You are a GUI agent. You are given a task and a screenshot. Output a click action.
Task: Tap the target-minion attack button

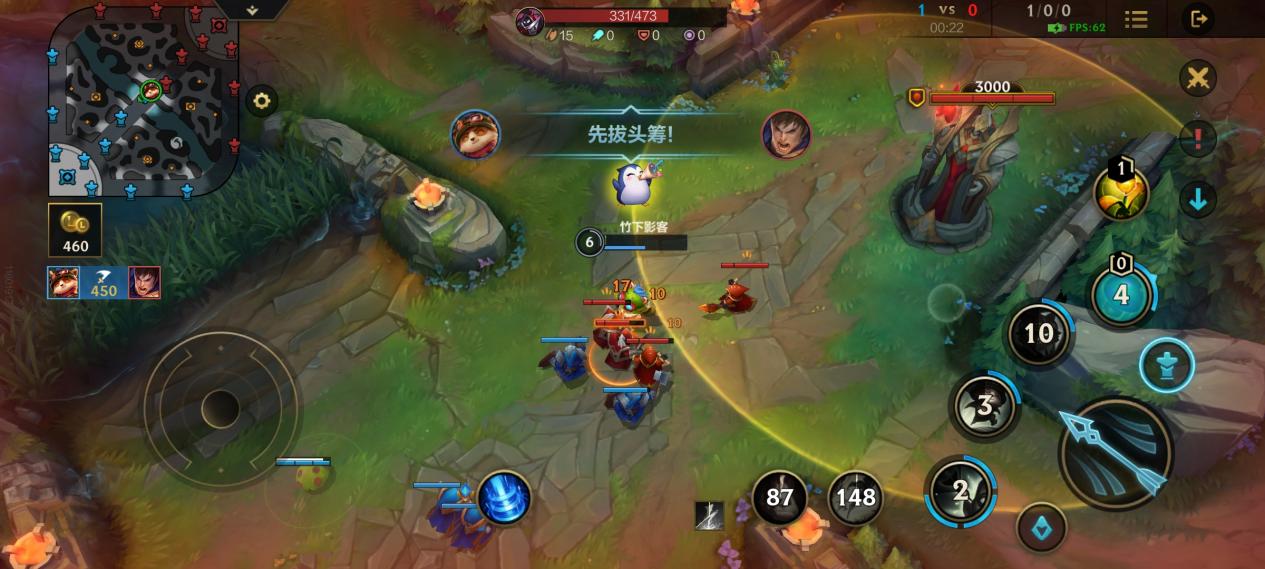(x=1041, y=527)
